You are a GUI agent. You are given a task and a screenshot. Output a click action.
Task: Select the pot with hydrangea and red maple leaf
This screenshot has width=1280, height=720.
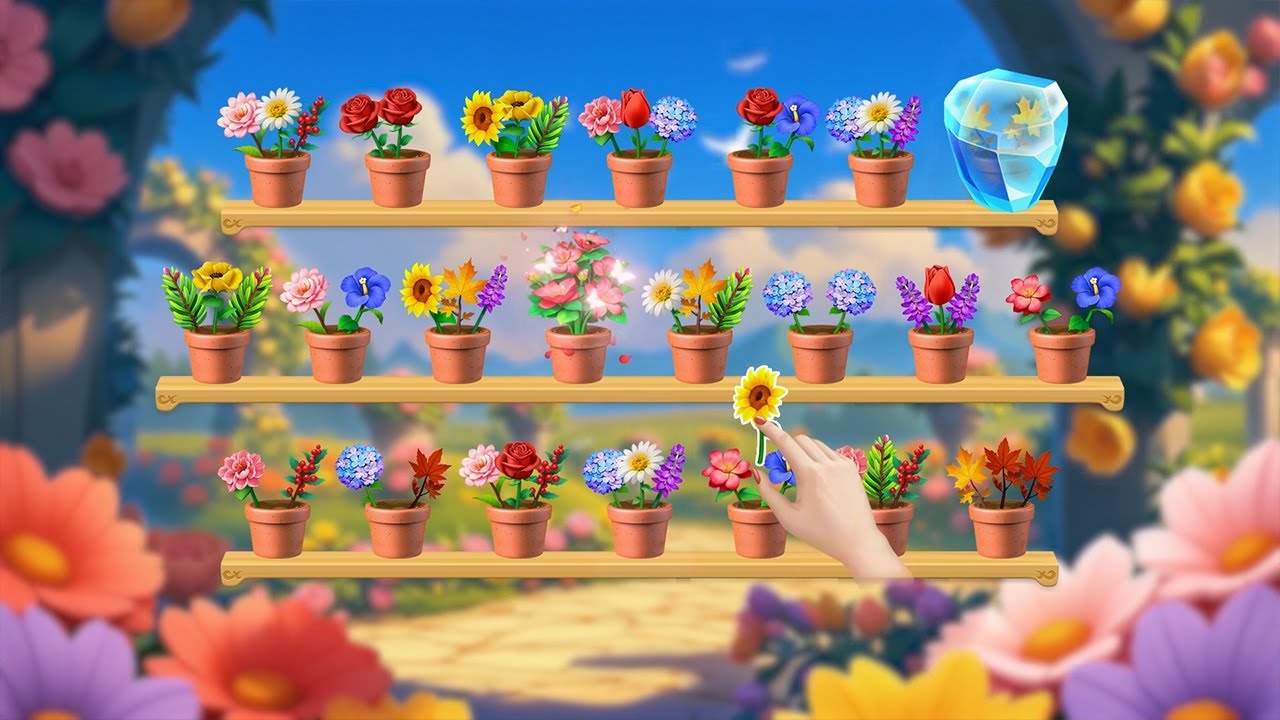coord(397,527)
